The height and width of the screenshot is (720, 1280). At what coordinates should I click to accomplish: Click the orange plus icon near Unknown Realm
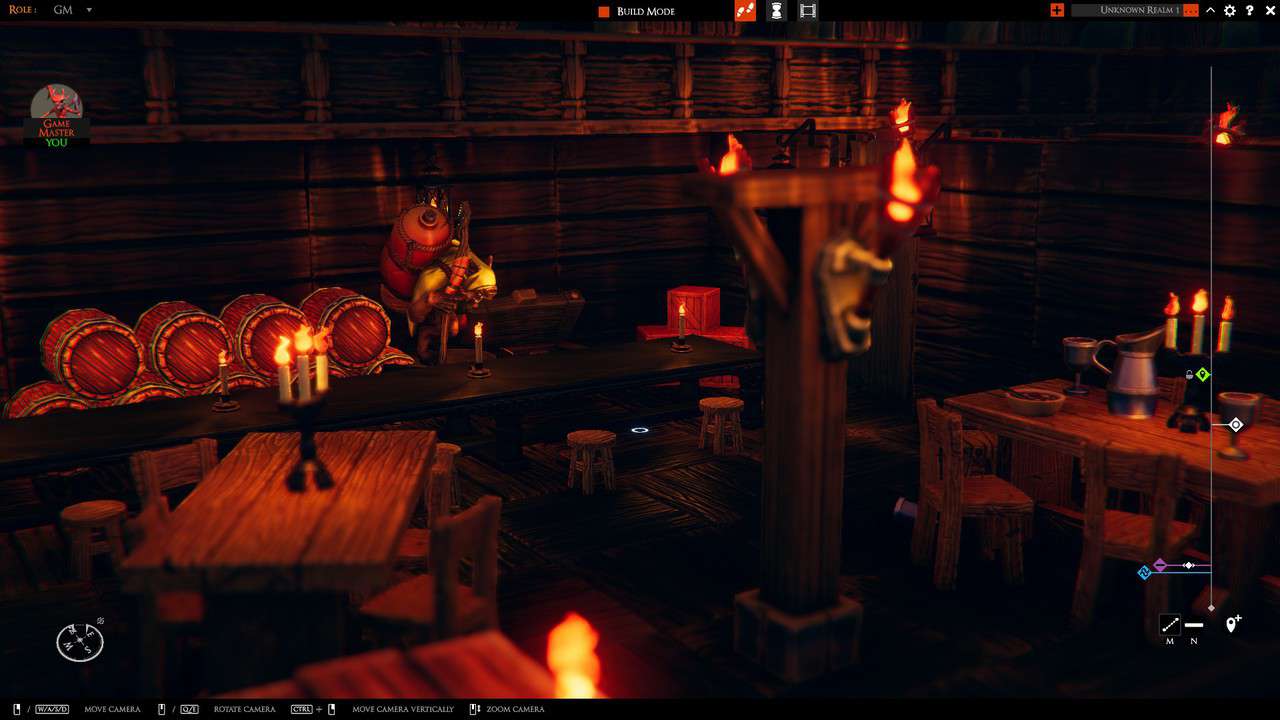[1057, 10]
